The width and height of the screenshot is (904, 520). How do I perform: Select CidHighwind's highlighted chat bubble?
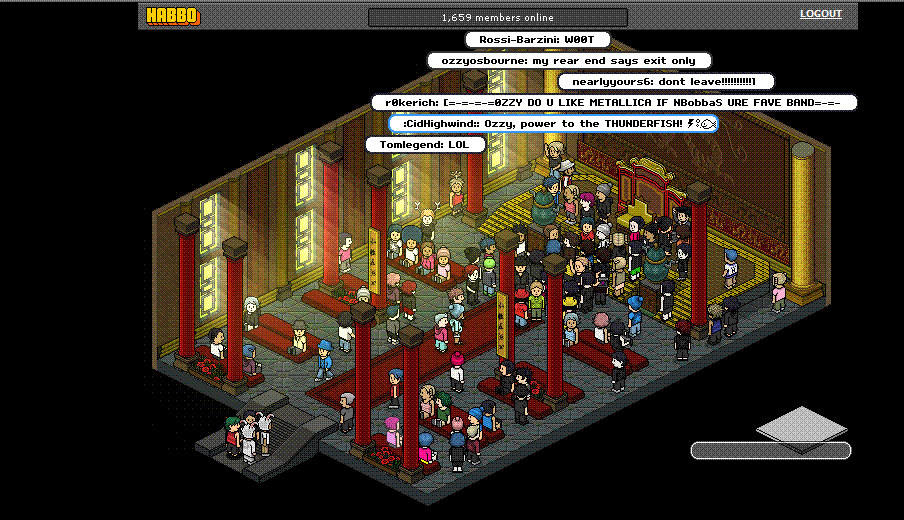pyautogui.click(x=553, y=123)
